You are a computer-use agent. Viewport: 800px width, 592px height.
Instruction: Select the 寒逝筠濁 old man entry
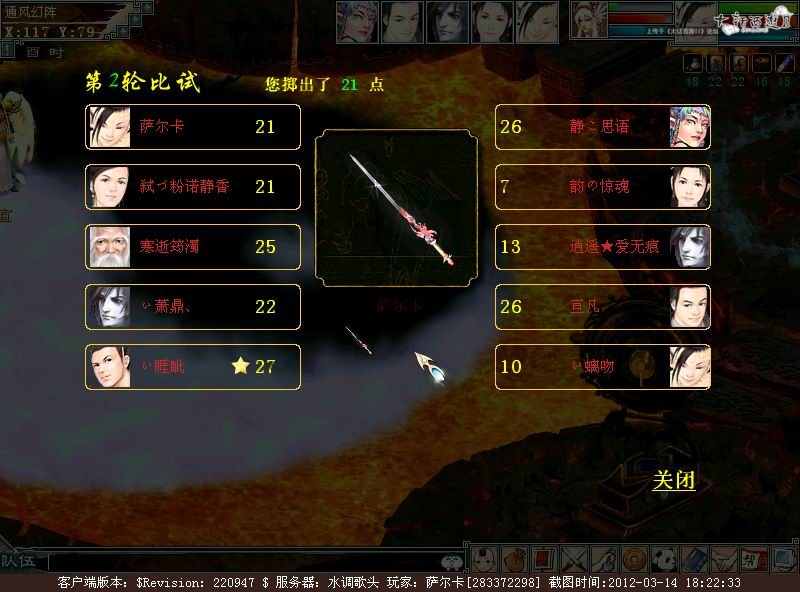coord(193,247)
